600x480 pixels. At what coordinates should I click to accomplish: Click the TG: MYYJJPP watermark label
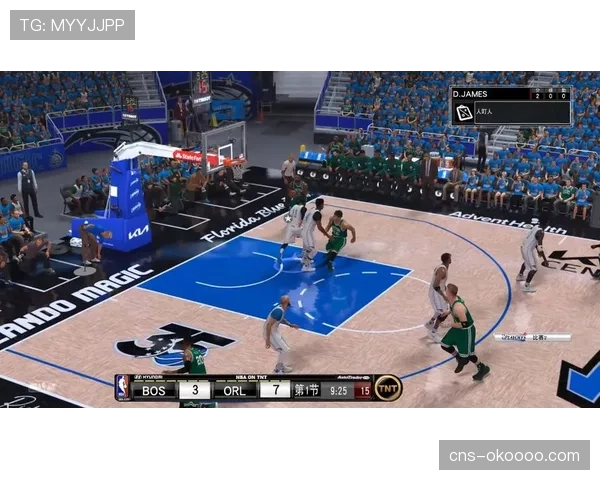pyautogui.click(x=72, y=25)
